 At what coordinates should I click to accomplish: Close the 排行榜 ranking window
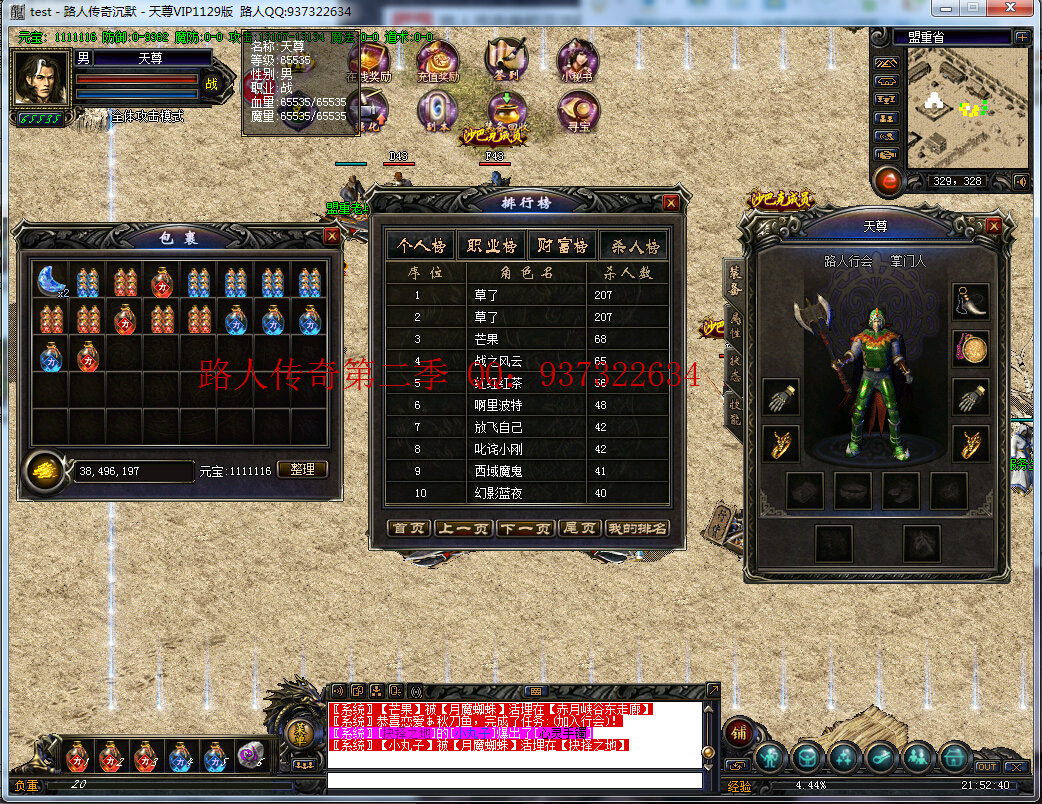[671, 202]
